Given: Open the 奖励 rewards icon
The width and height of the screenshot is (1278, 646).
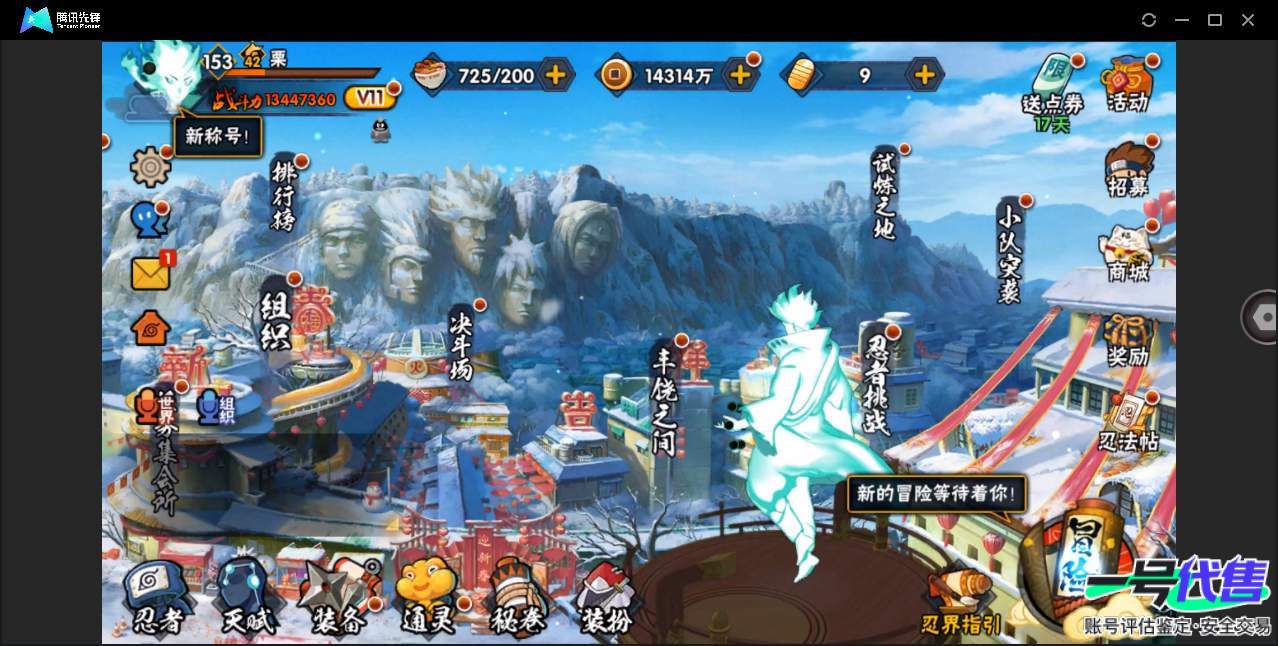Looking at the screenshot, I should (x=1128, y=340).
